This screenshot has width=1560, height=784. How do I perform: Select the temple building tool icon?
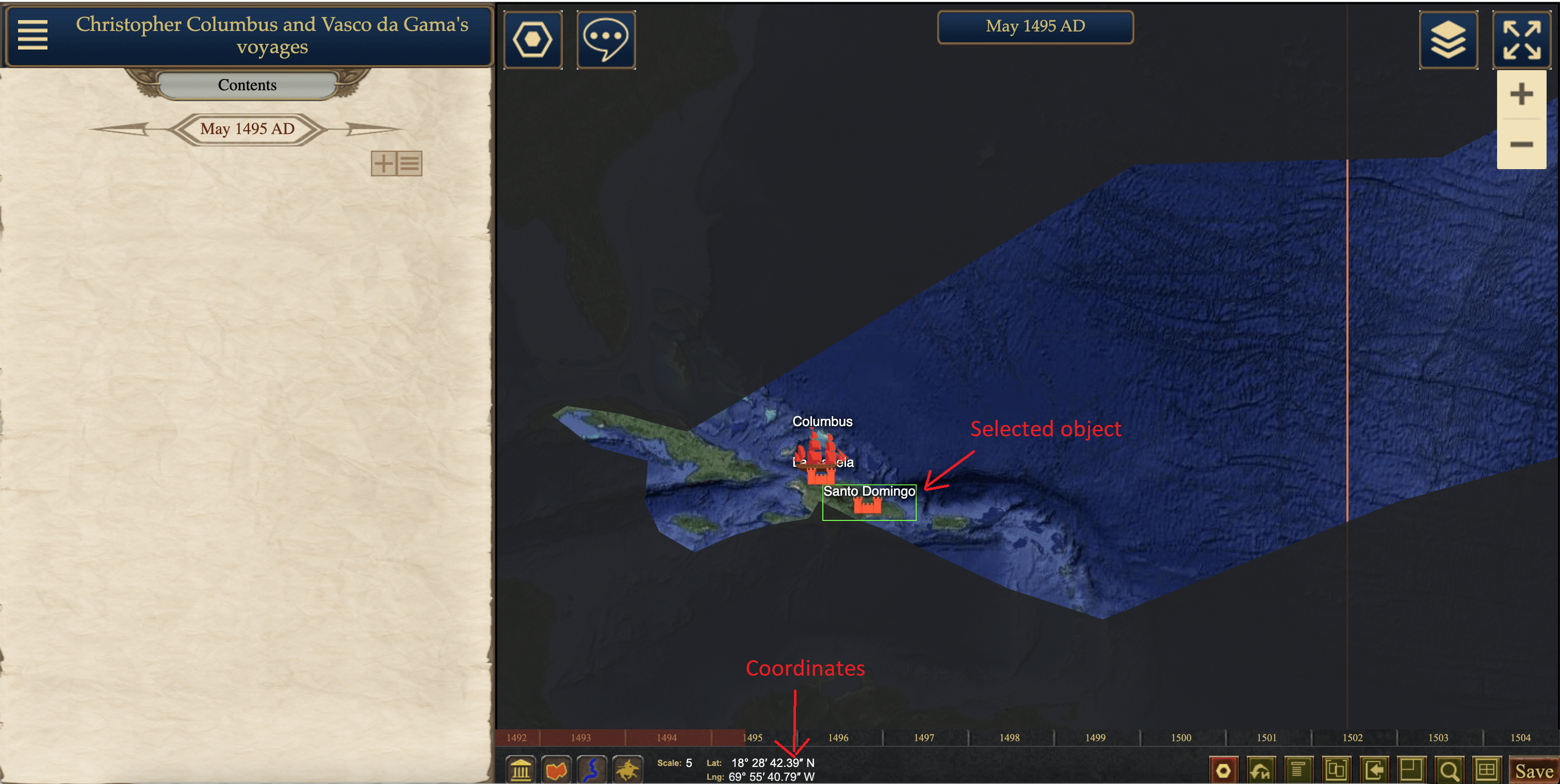pos(521,770)
